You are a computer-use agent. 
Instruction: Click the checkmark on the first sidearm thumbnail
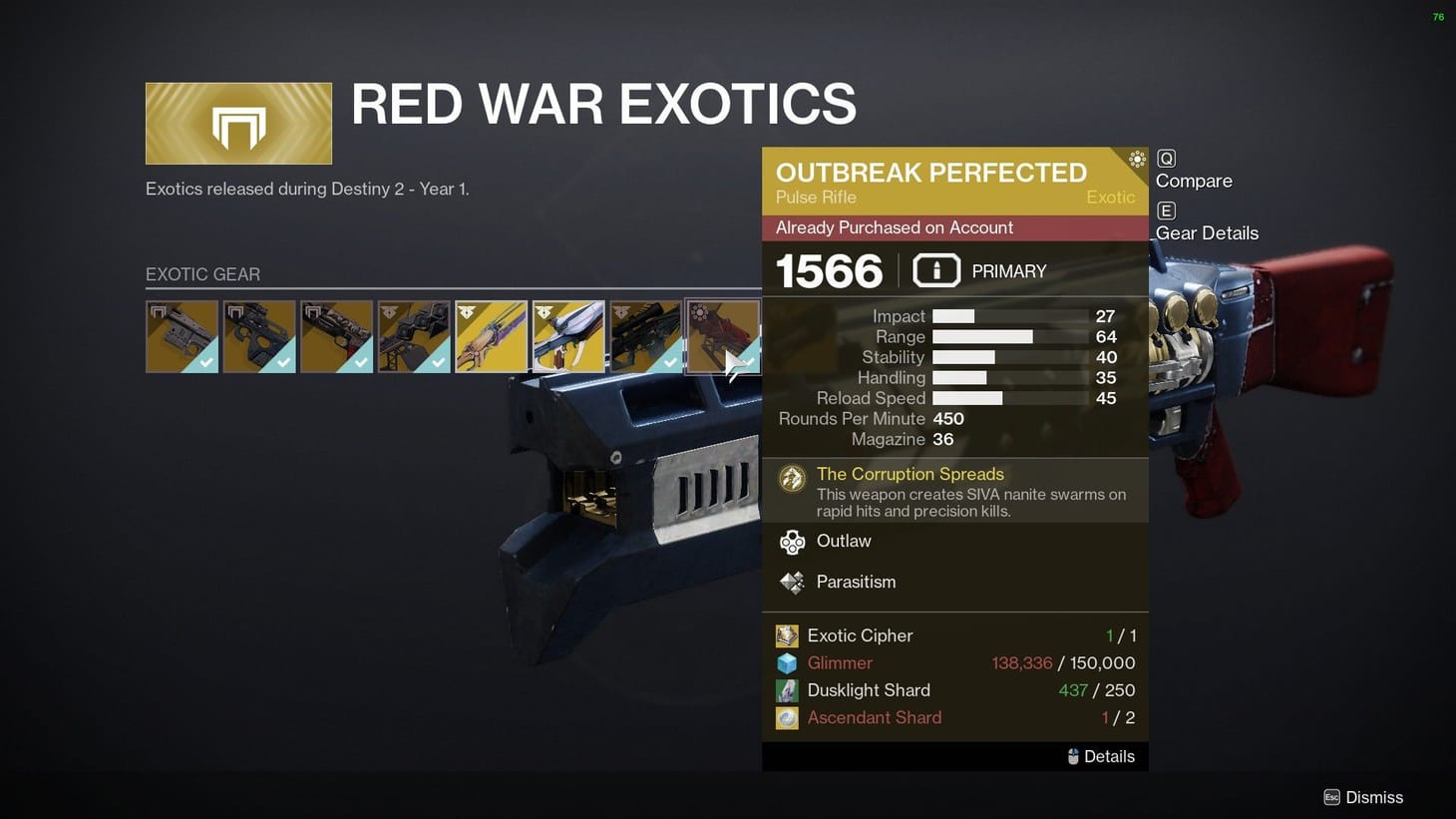click(x=206, y=361)
